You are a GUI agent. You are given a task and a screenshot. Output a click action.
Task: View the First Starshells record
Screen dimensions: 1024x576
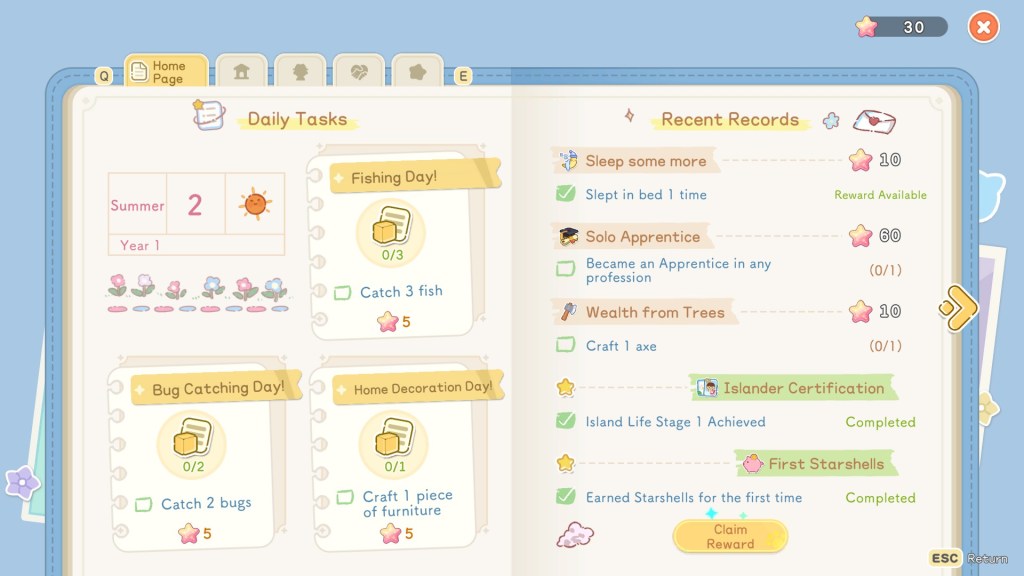coord(825,464)
